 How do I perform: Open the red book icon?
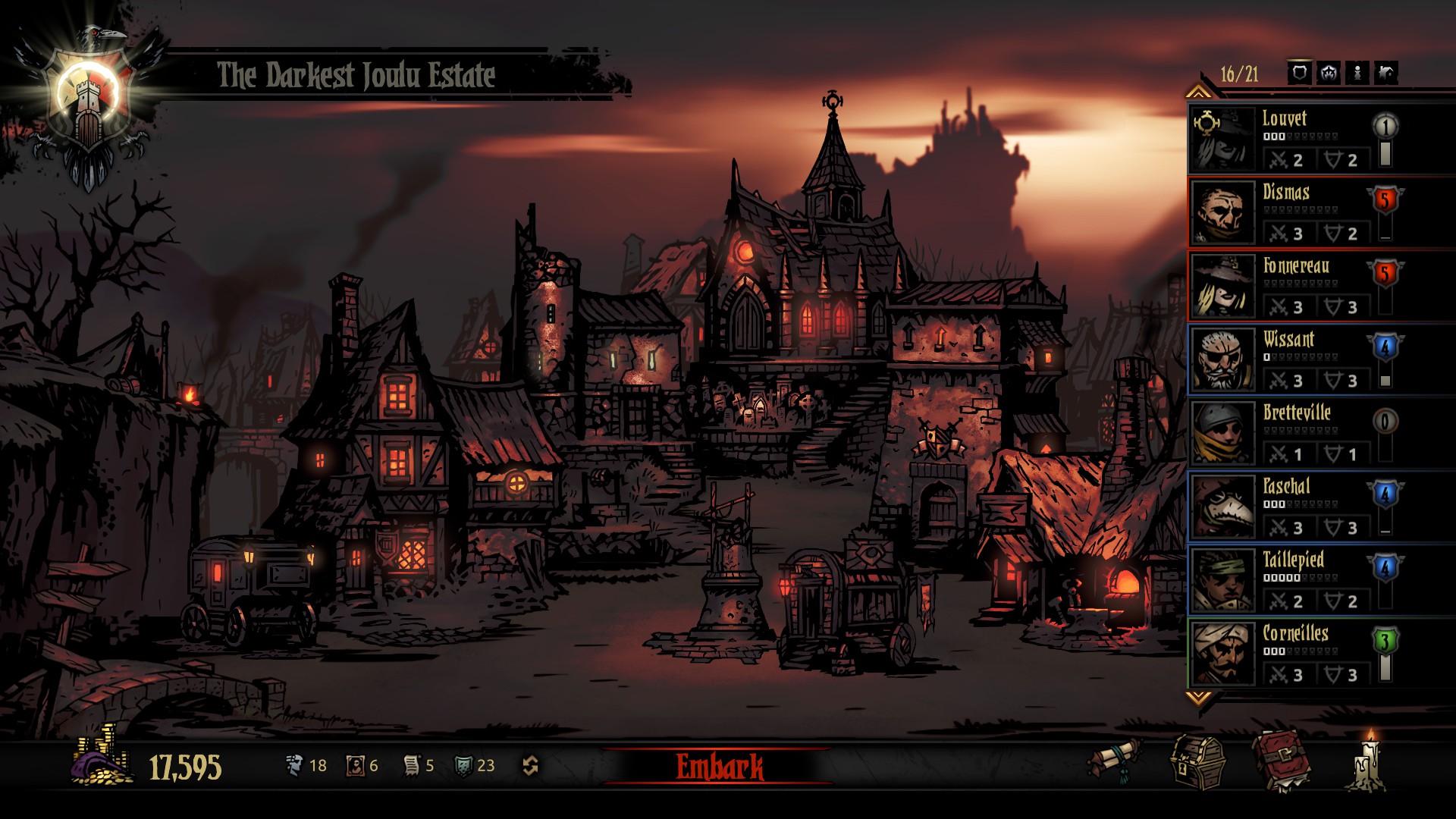click(x=1282, y=761)
